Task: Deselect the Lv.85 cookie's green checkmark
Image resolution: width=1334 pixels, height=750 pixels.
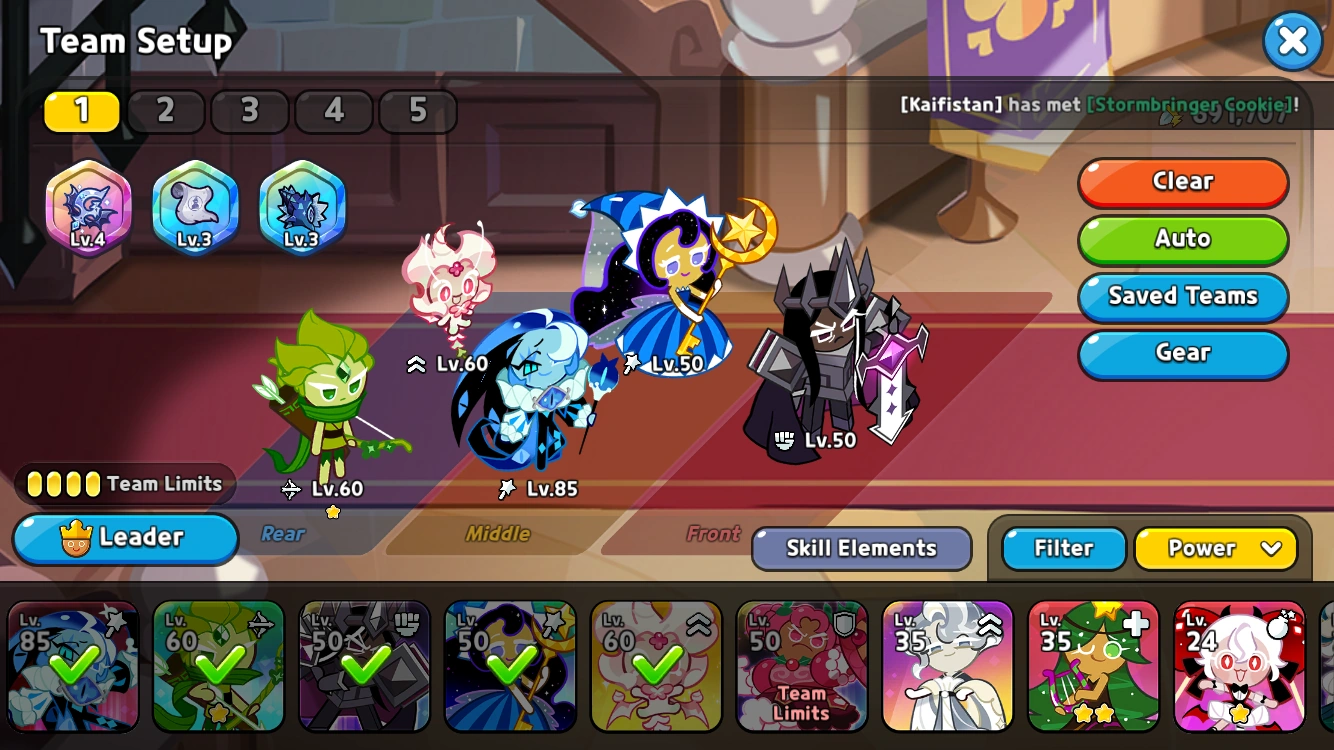Action: pos(73,665)
